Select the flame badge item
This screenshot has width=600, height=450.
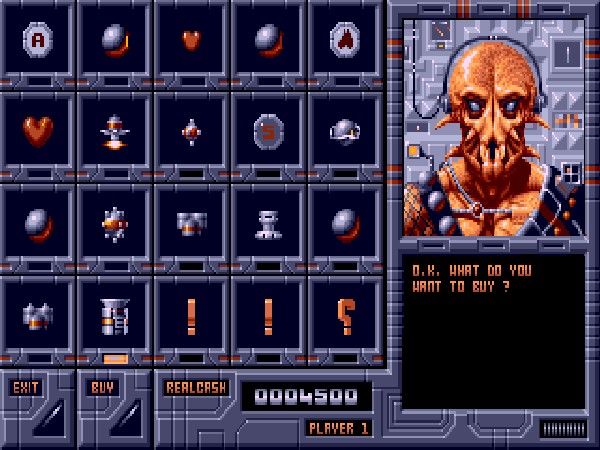pyautogui.click(x=345, y=40)
